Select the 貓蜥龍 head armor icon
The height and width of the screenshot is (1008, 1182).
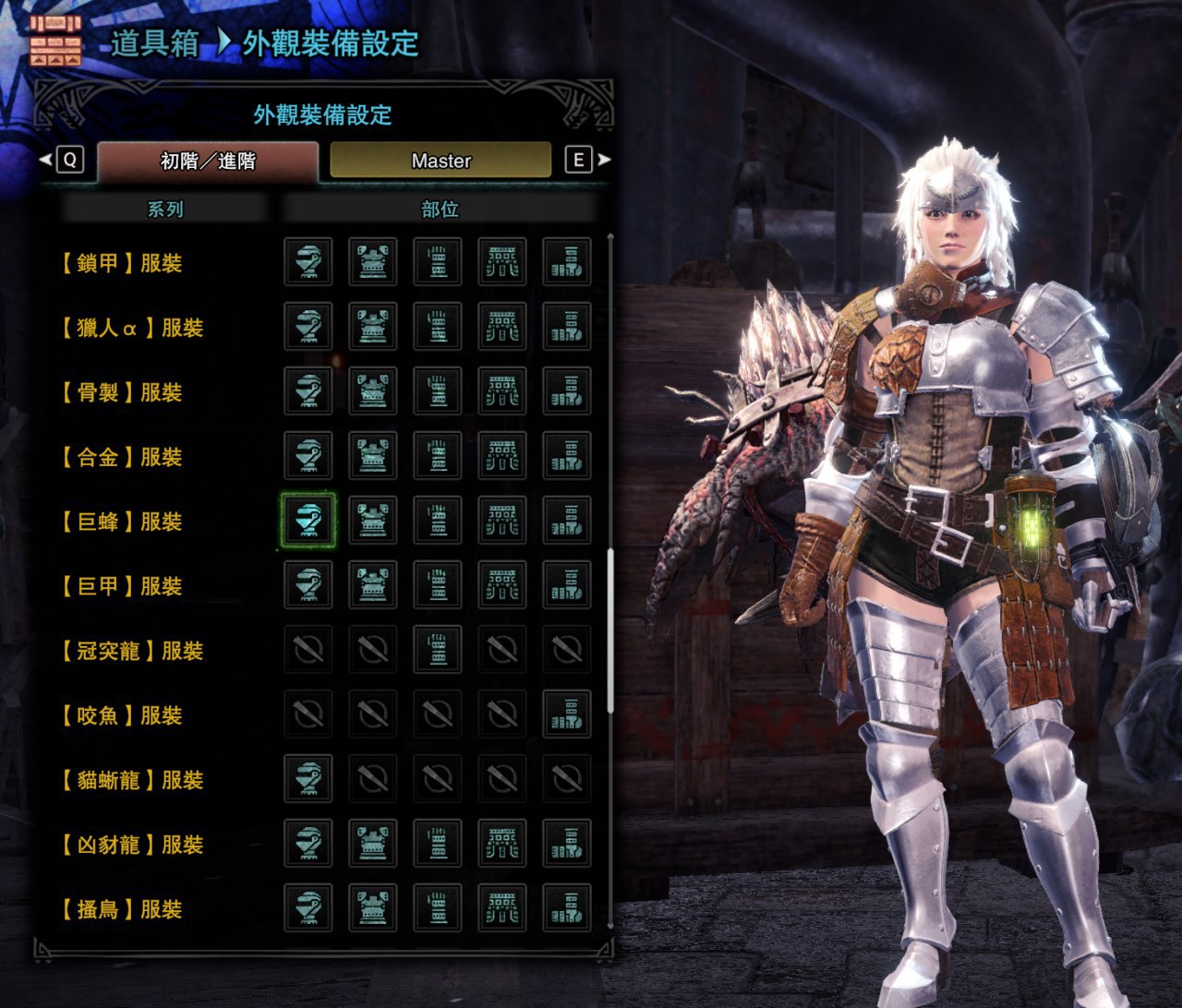[308, 779]
